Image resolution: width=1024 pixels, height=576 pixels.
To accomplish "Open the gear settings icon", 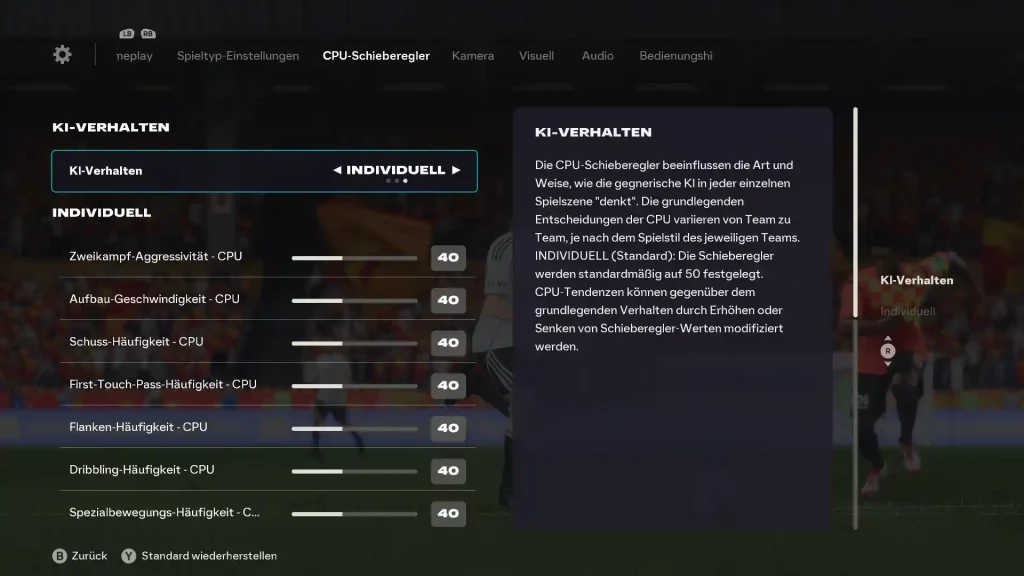I will (x=62, y=55).
